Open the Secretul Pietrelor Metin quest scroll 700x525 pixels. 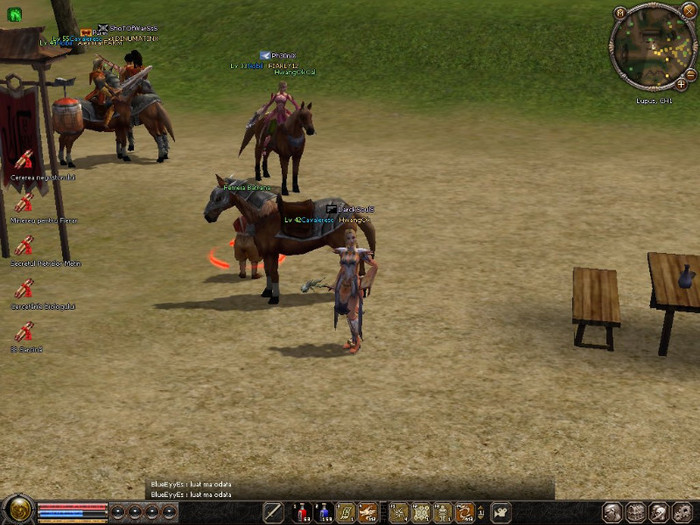click(x=23, y=245)
